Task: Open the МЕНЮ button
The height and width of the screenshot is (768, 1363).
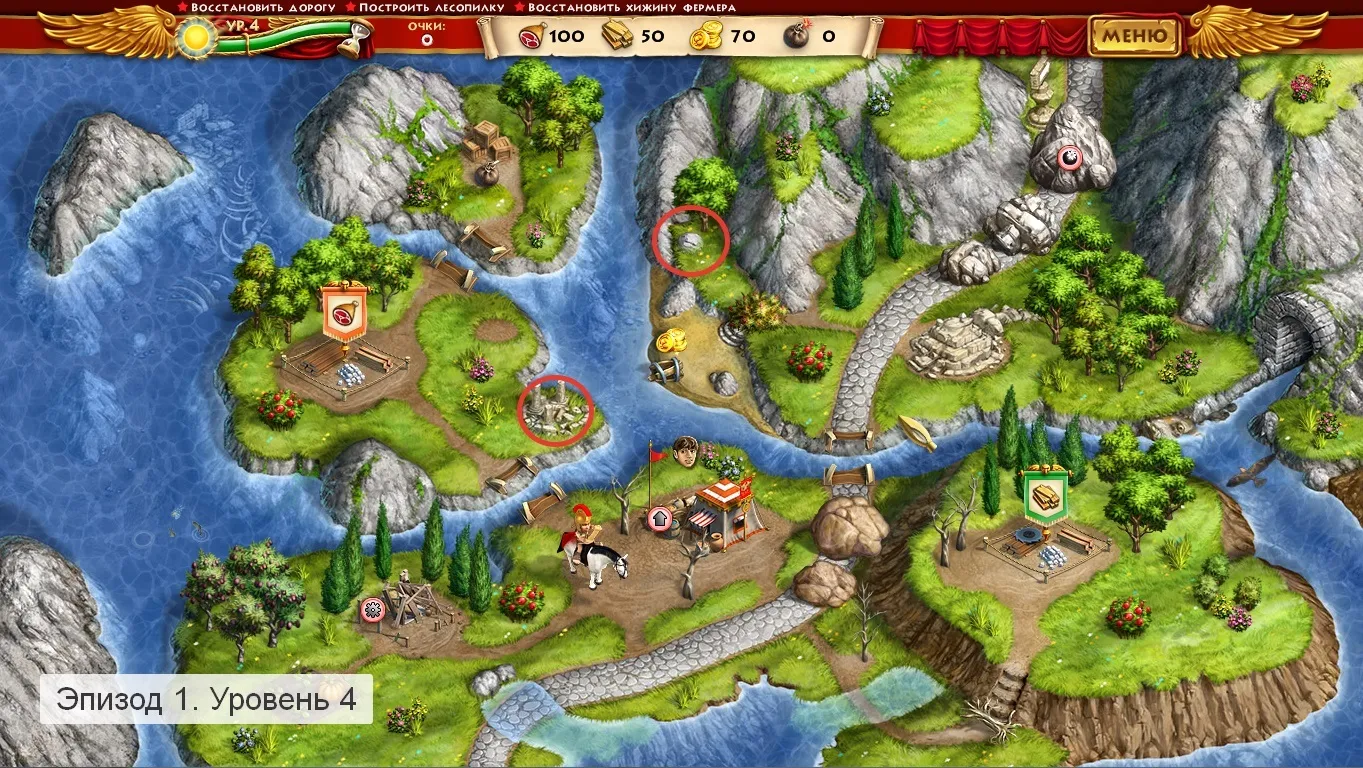Action: 1134,37
